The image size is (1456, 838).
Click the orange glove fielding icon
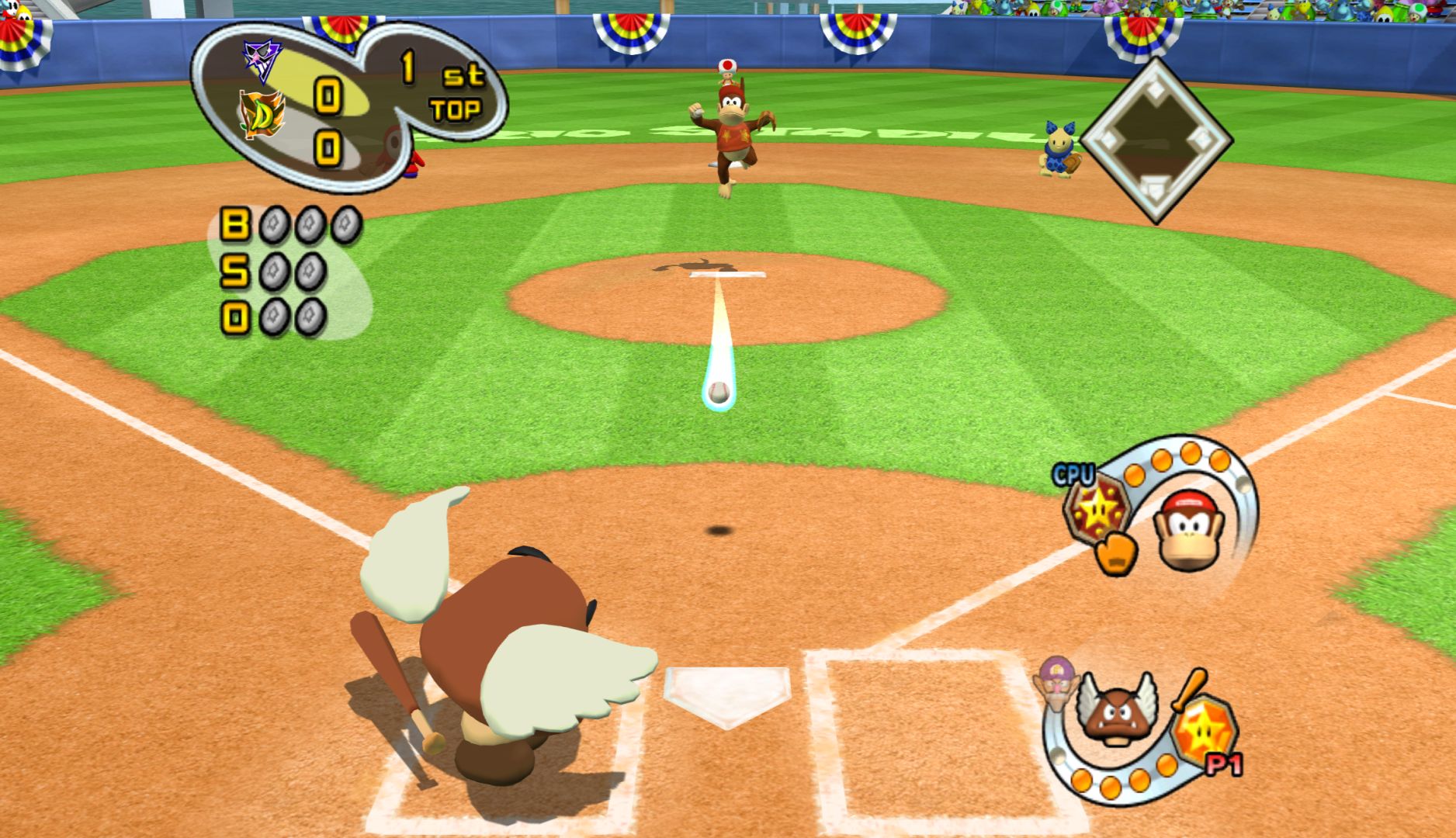click(1115, 552)
